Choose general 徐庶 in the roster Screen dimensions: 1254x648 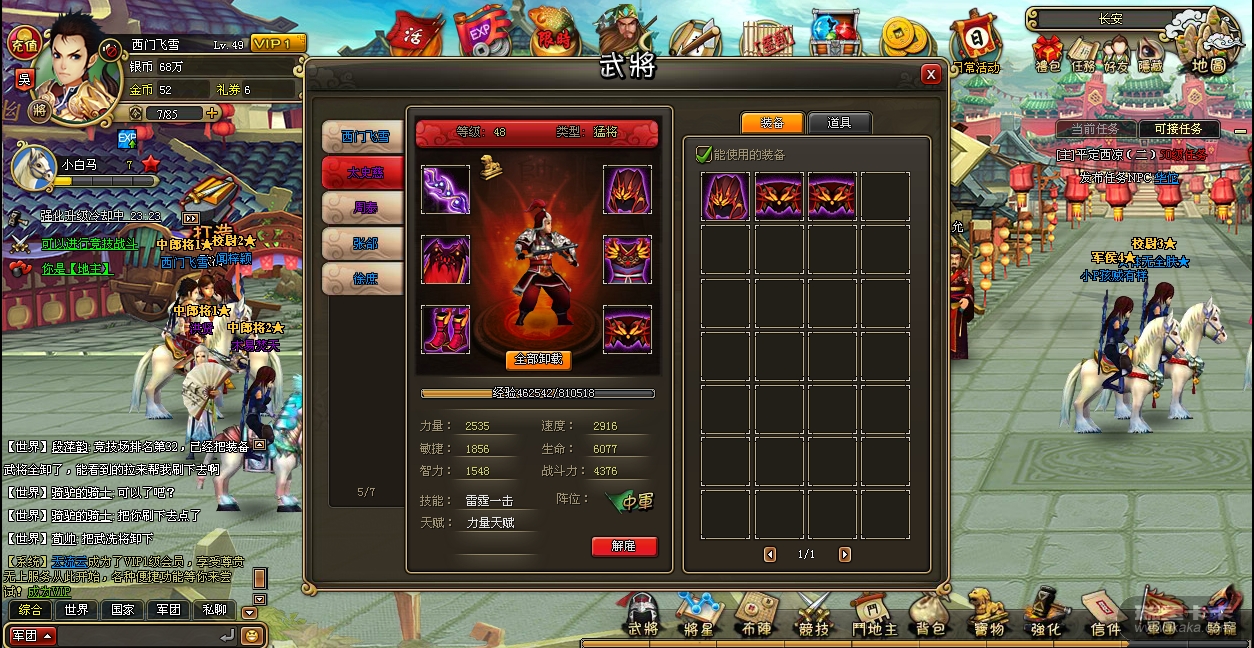coord(364,279)
